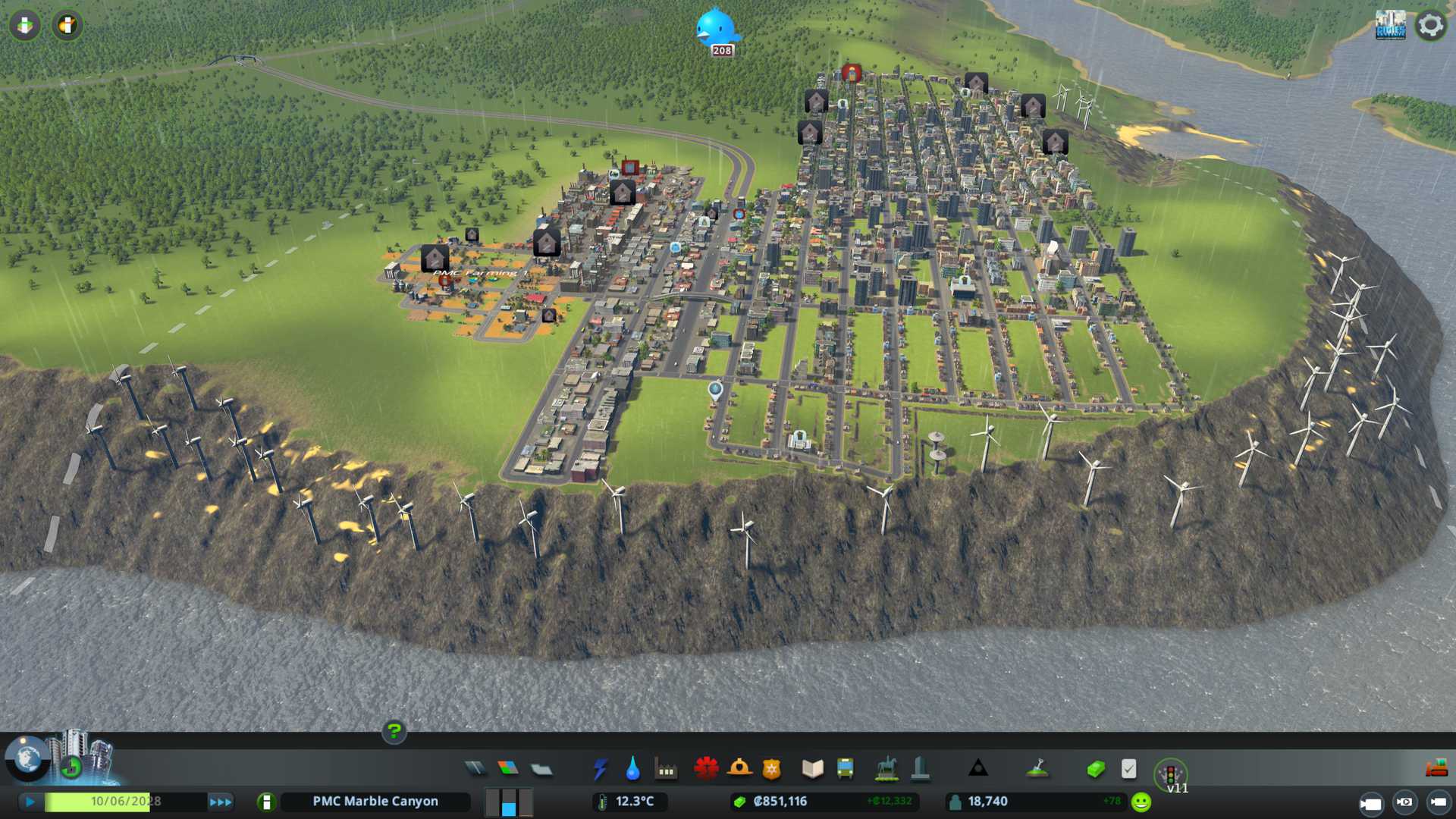Image resolution: width=1456 pixels, height=819 pixels.
Task: Activate the bulldozer tool
Action: (x=1436, y=768)
